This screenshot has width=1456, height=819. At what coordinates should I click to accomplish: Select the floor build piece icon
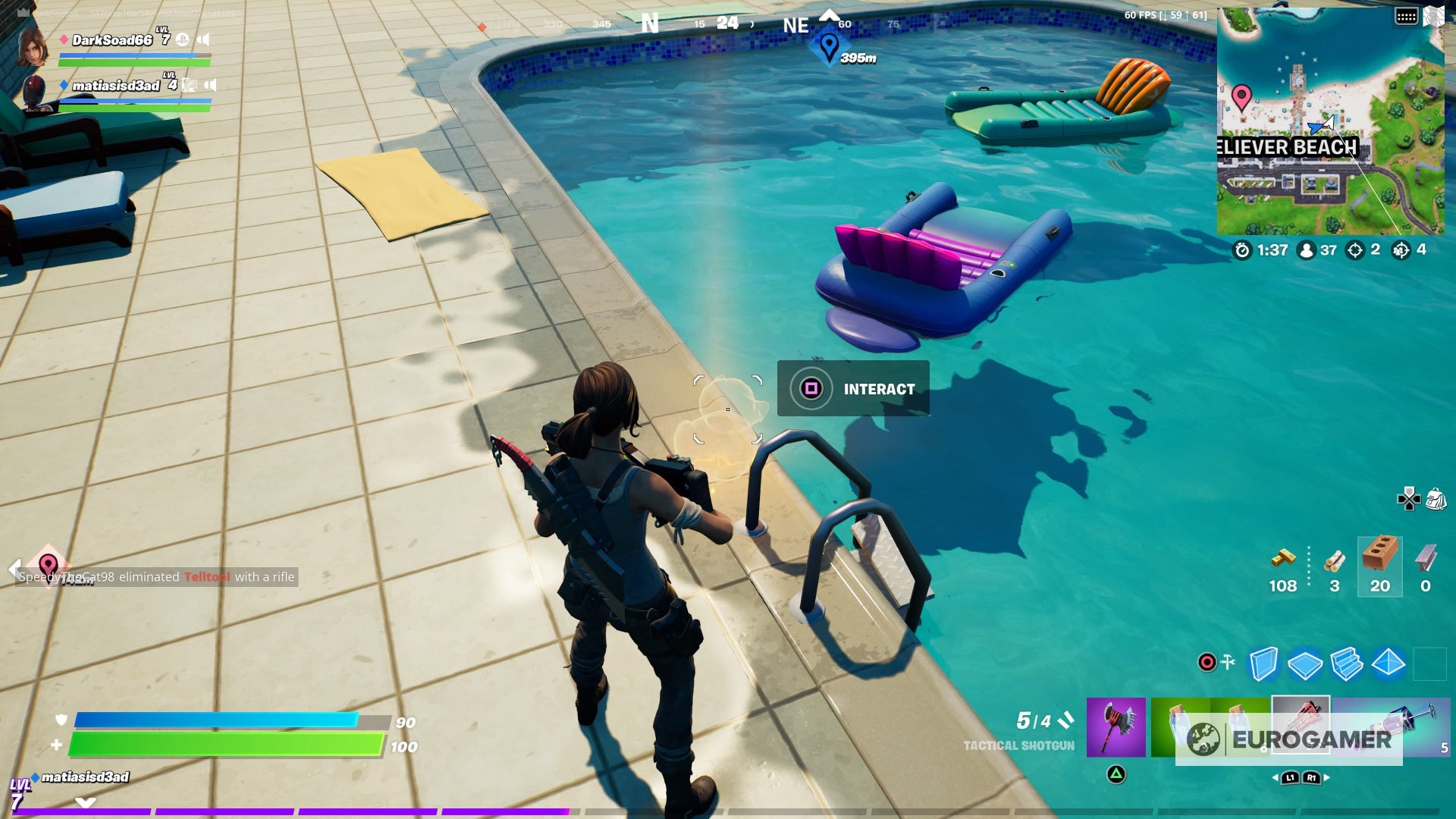pos(1304,664)
